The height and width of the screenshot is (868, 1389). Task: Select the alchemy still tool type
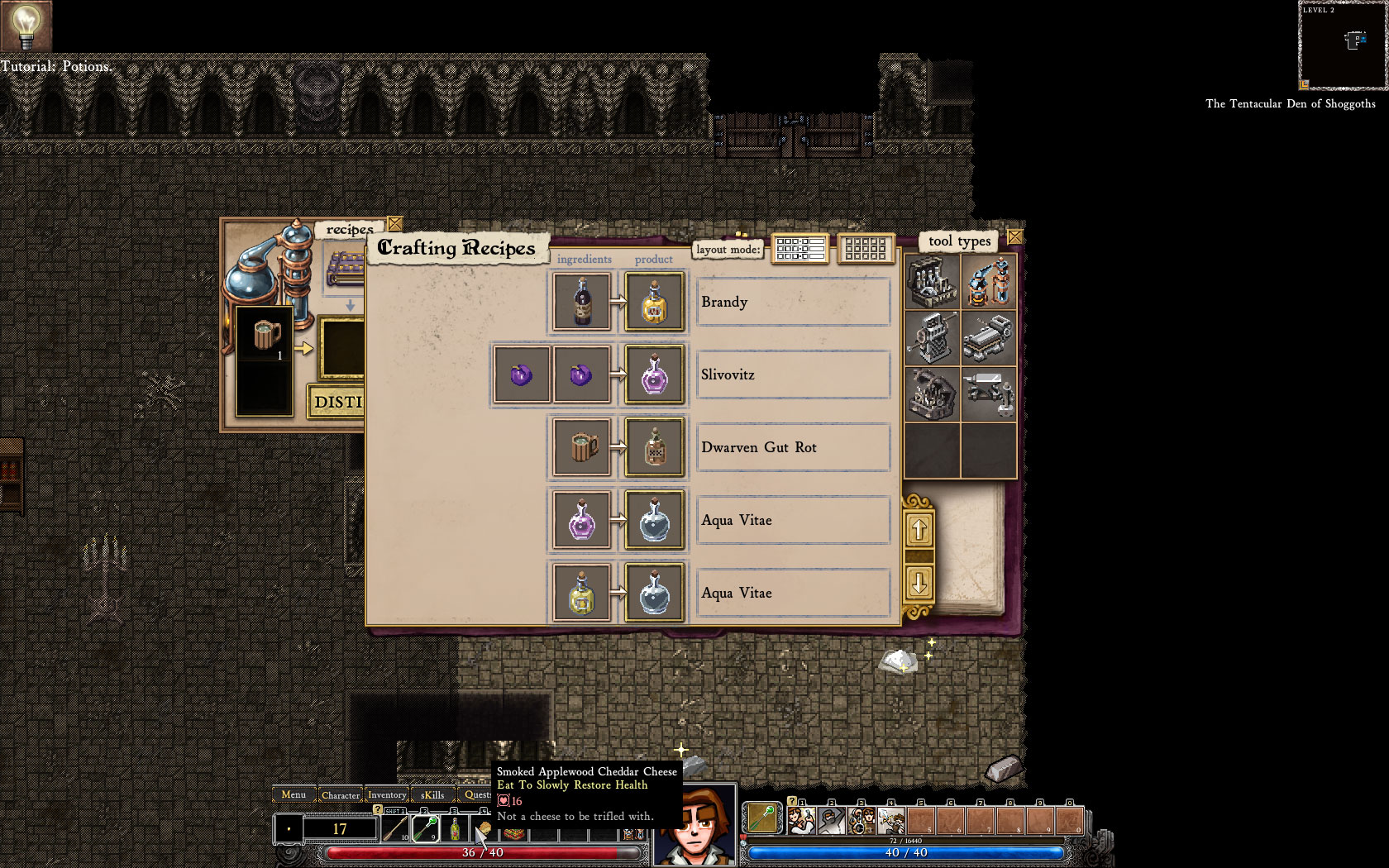931,283
